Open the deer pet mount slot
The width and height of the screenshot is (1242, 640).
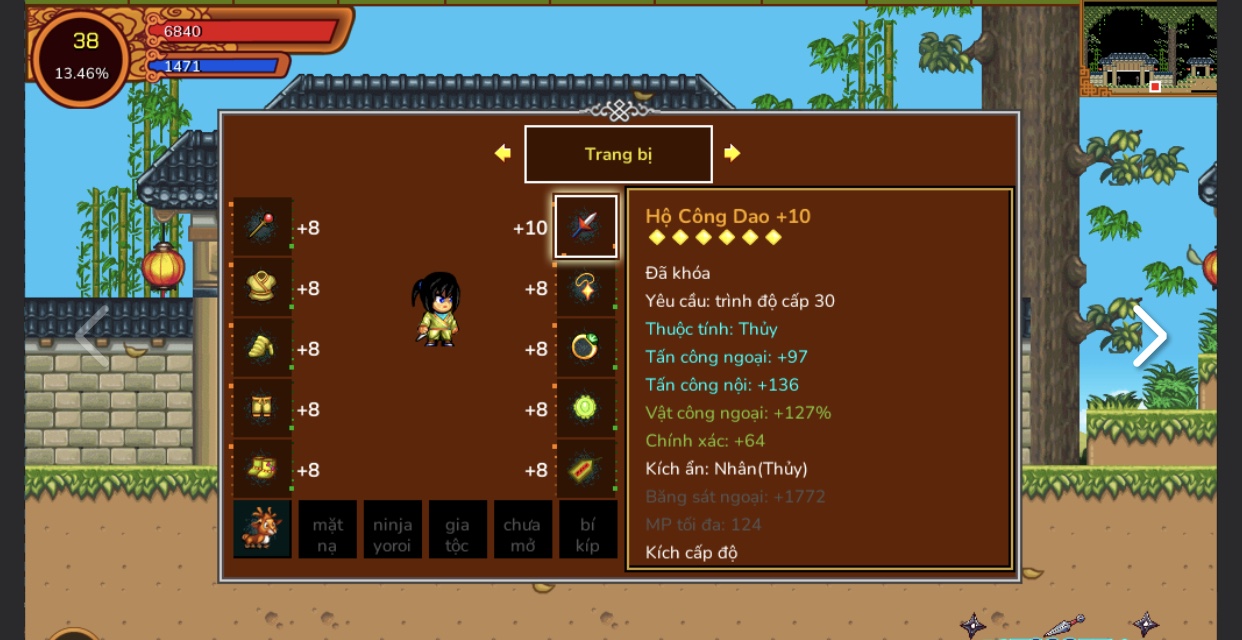(263, 529)
